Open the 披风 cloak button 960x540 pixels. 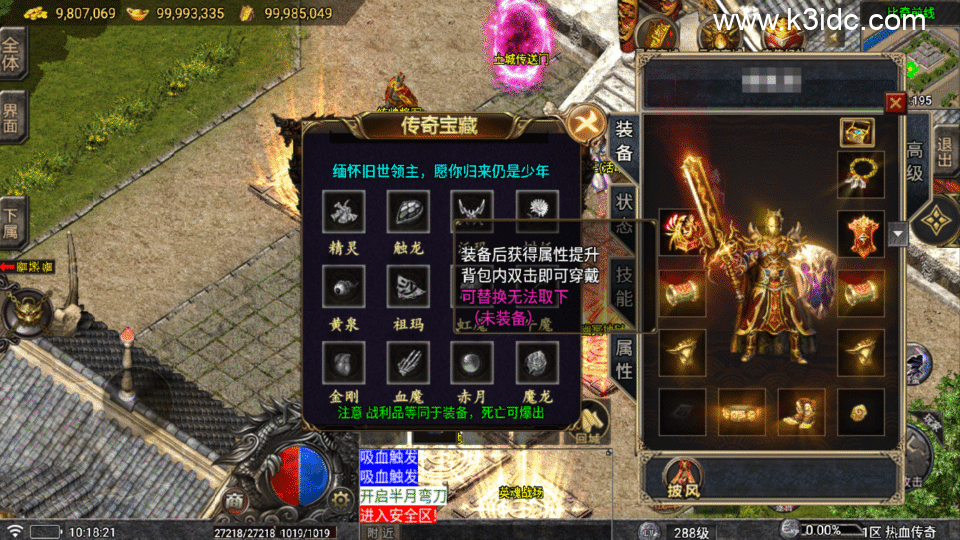[x=683, y=477]
